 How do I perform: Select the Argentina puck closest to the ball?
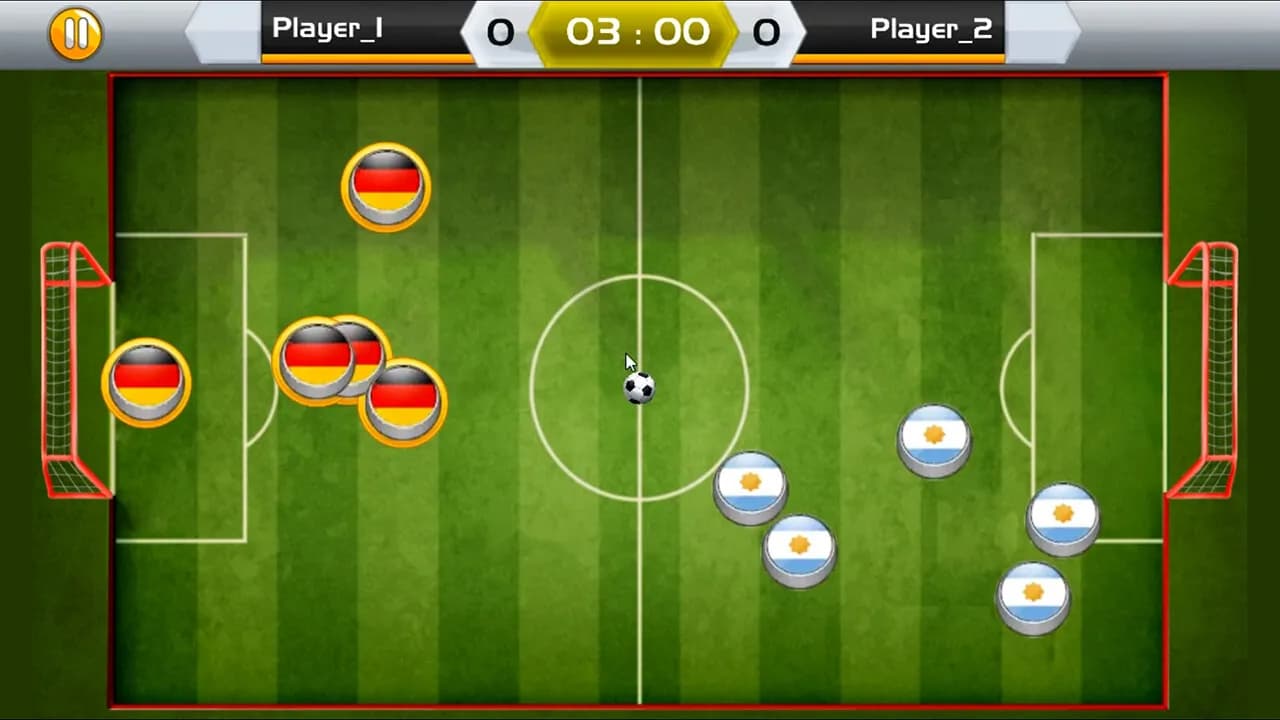point(750,485)
